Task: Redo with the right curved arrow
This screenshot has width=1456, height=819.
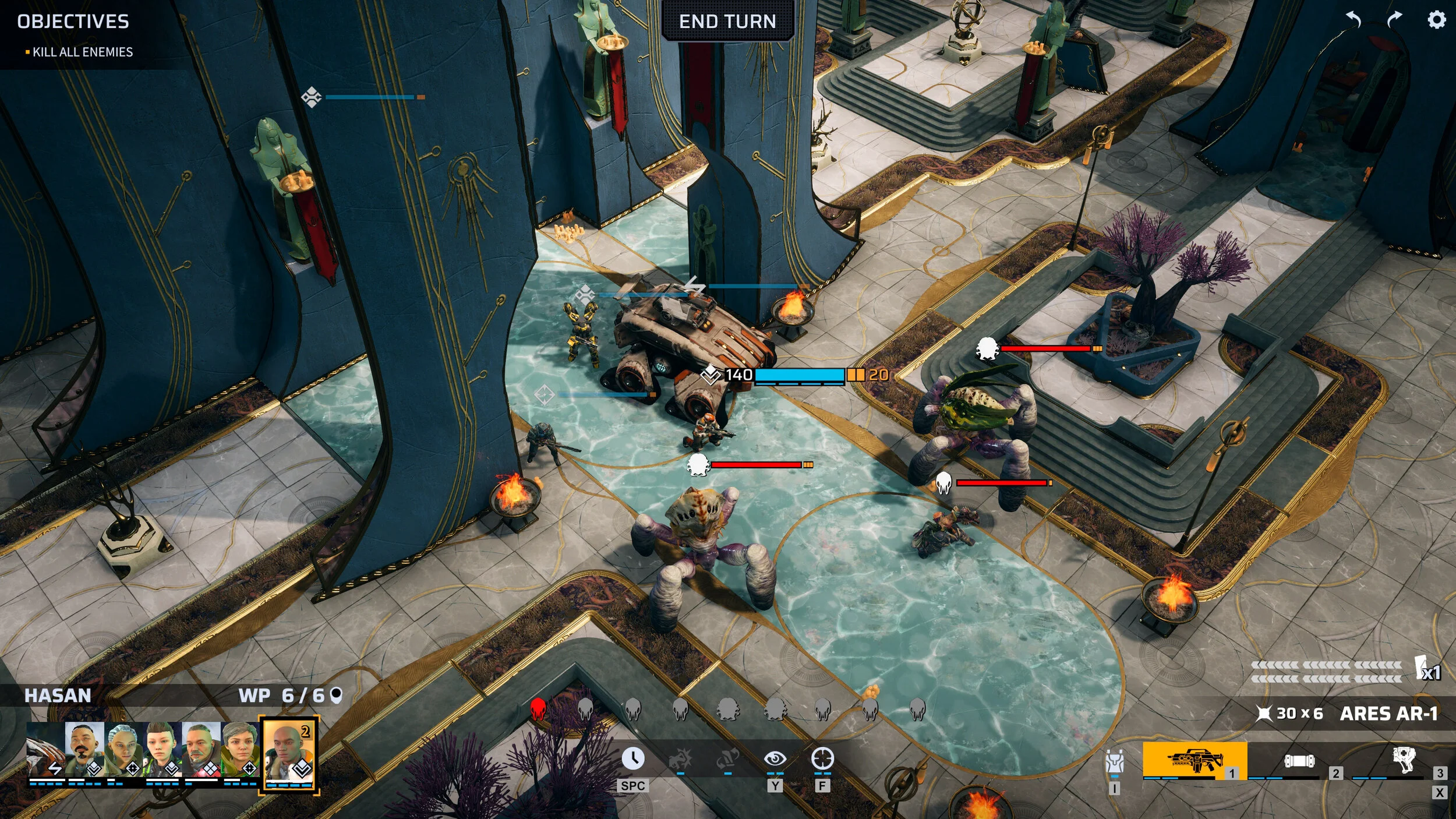Action: 1394,20
